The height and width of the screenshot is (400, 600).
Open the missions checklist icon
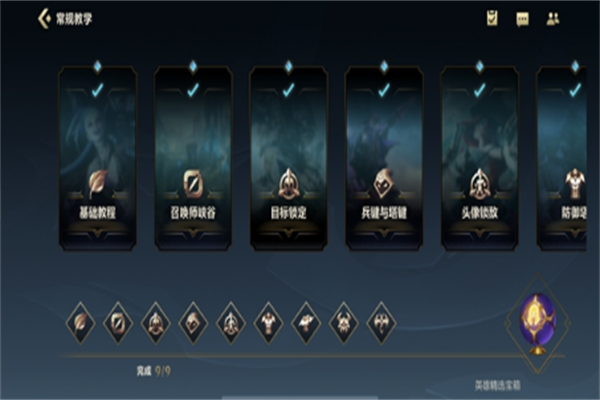492,18
